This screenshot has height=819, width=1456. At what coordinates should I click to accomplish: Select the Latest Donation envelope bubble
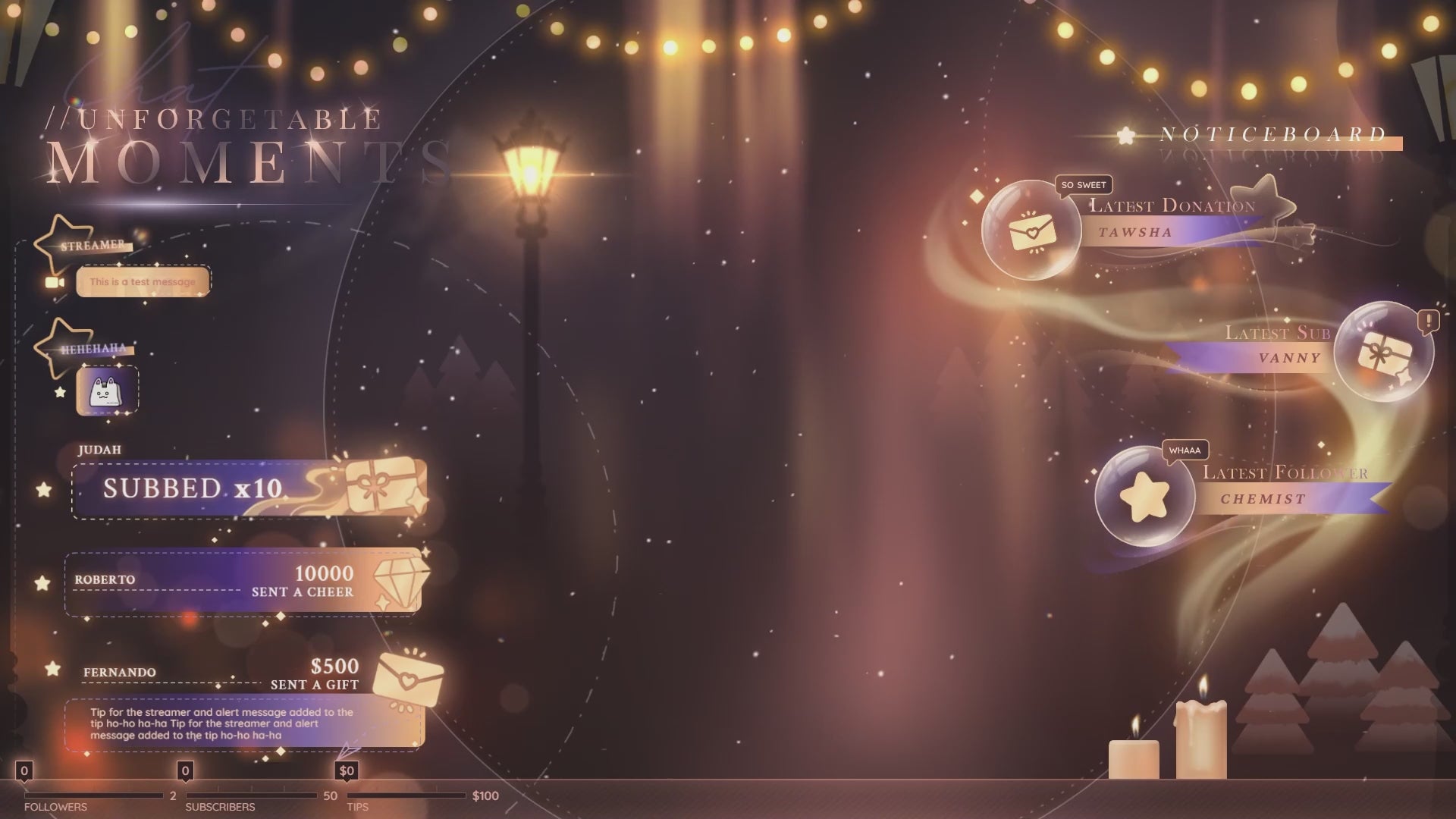(1031, 230)
